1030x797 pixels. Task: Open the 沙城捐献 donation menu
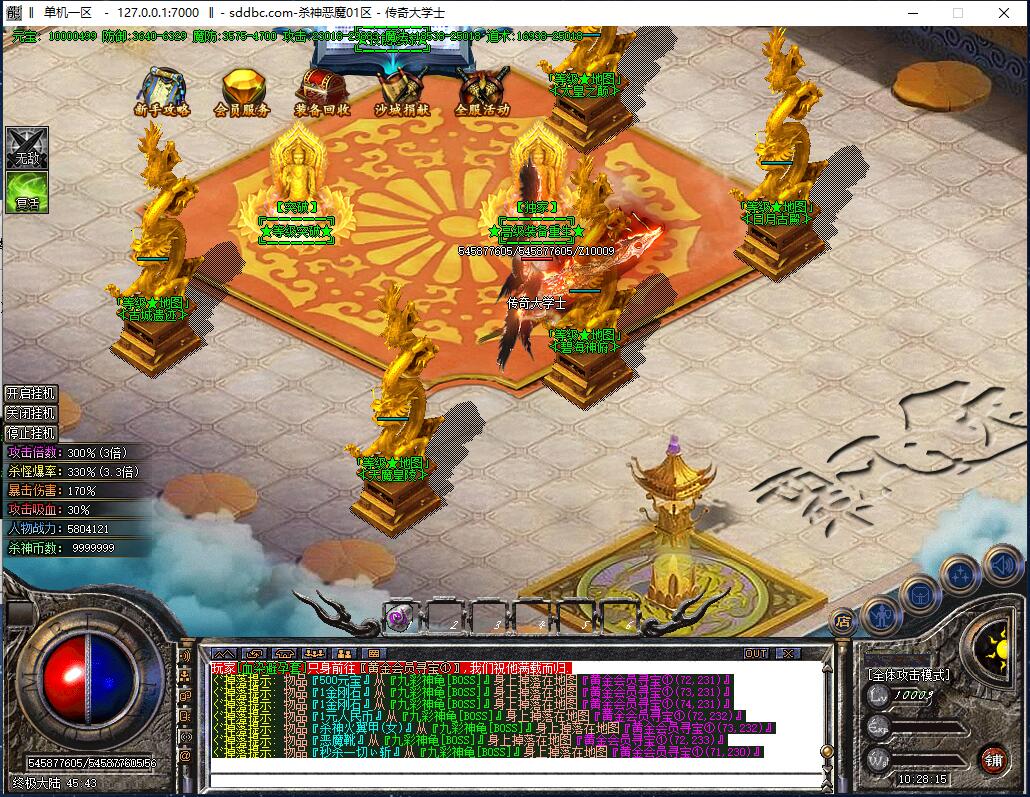click(x=402, y=90)
